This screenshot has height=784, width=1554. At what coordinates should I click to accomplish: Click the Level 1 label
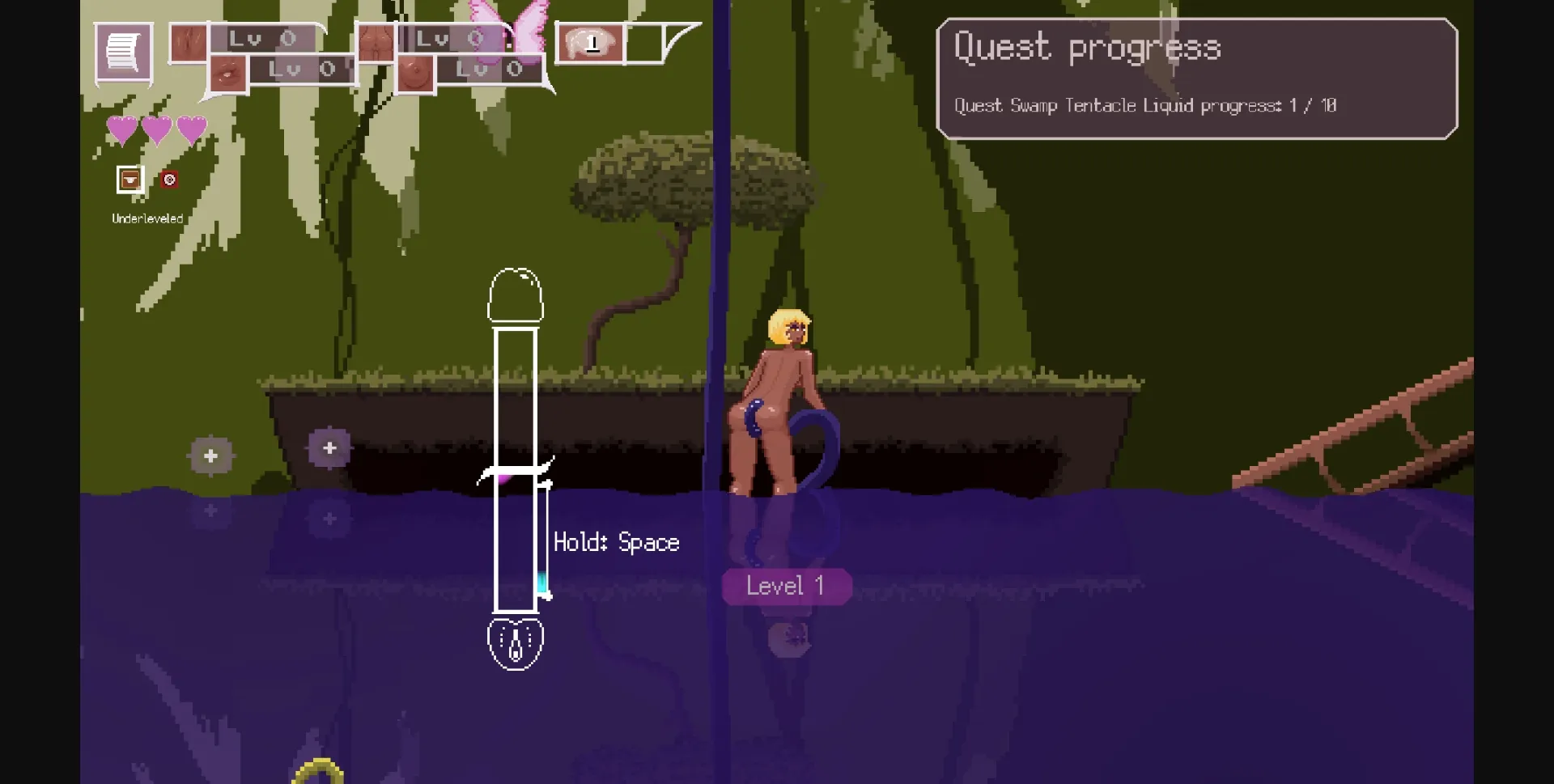pos(786,586)
